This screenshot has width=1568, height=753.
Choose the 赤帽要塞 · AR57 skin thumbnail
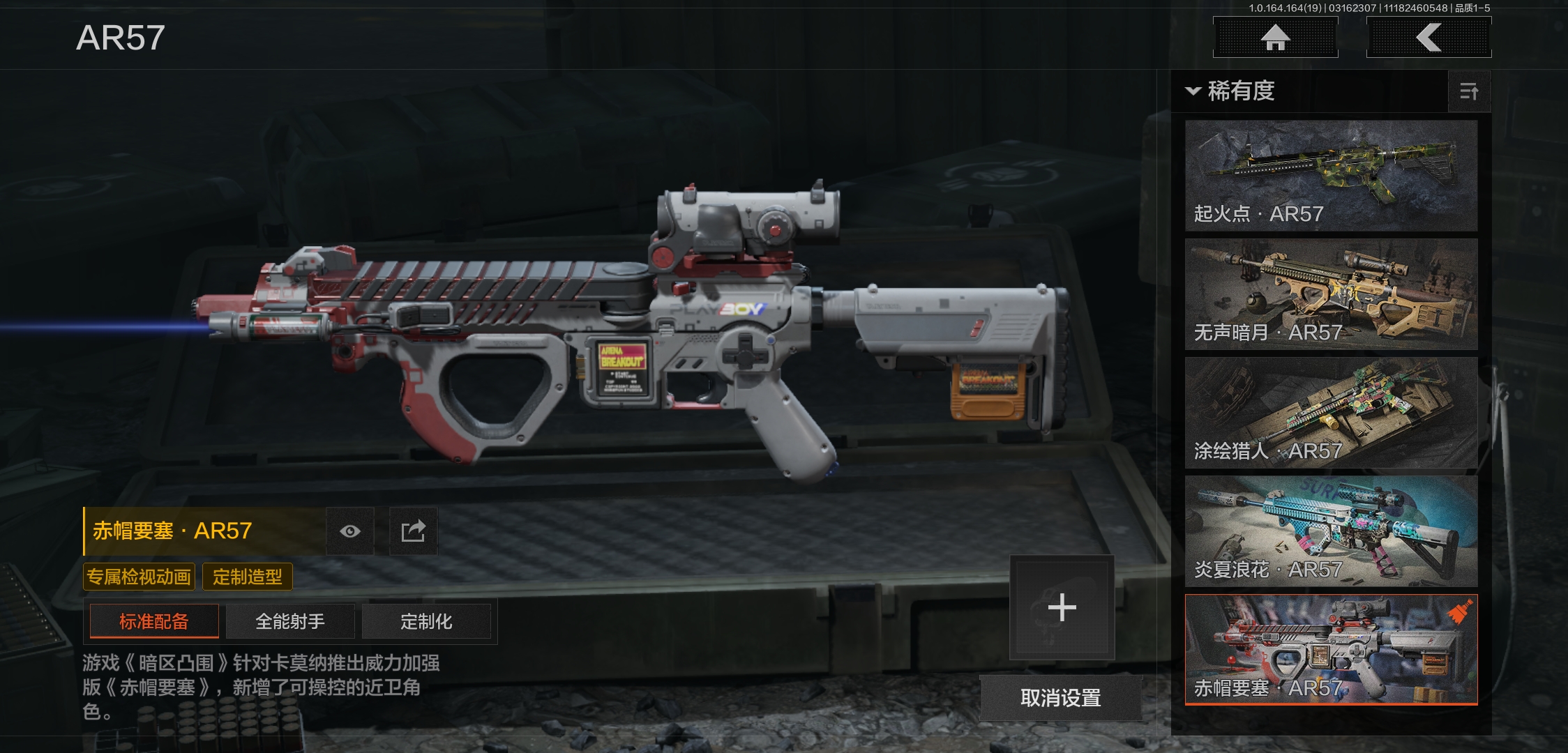pyautogui.click(x=1331, y=649)
